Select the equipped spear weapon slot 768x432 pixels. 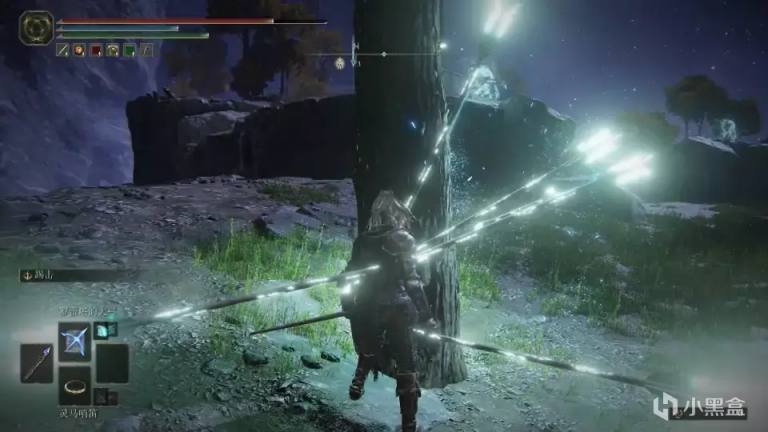point(37,364)
